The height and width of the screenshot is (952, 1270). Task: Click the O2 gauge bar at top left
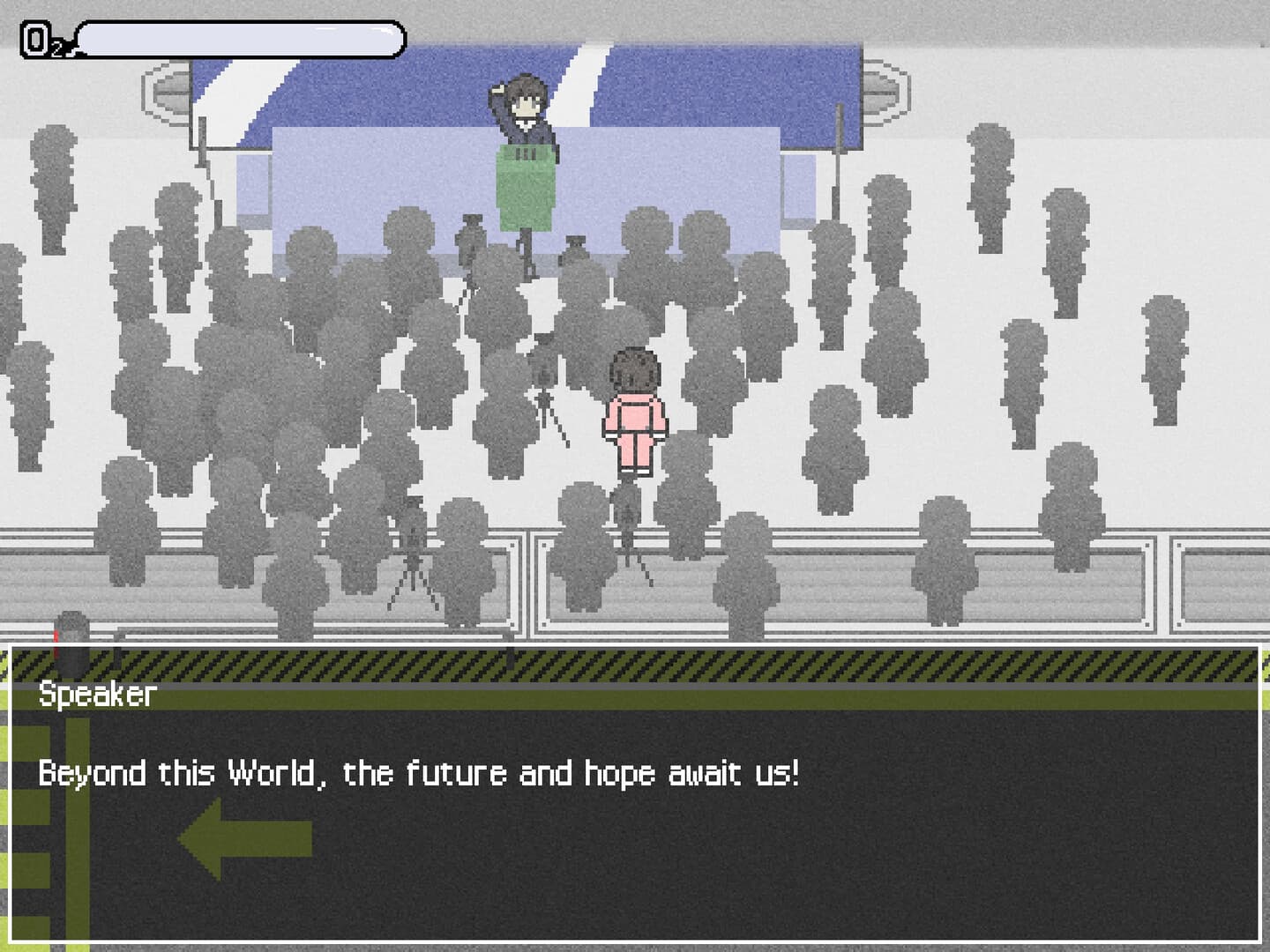238,38
